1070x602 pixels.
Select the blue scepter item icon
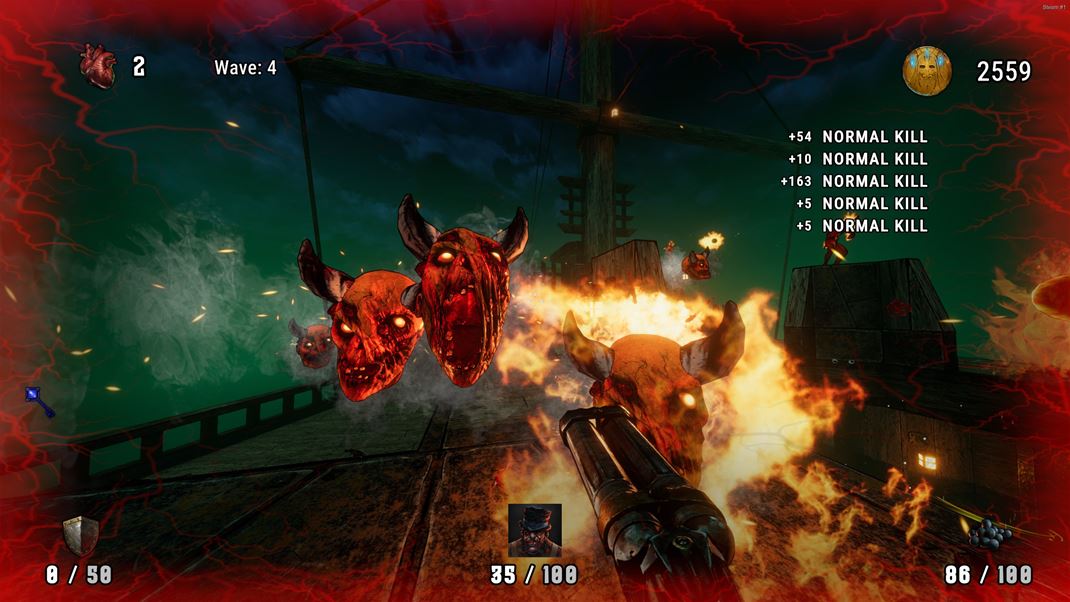tap(39, 401)
